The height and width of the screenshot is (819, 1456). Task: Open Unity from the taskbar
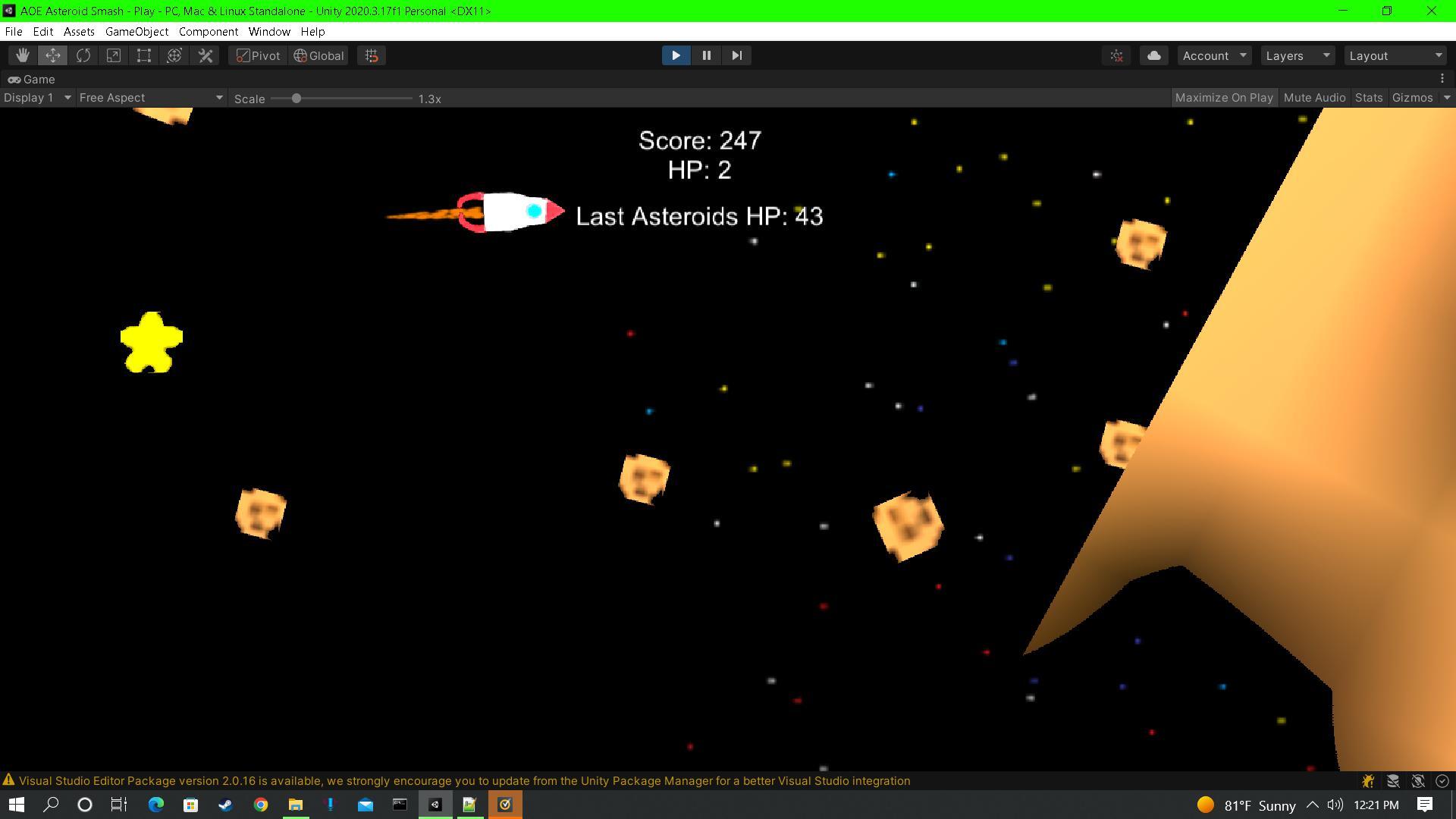click(x=435, y=805)
